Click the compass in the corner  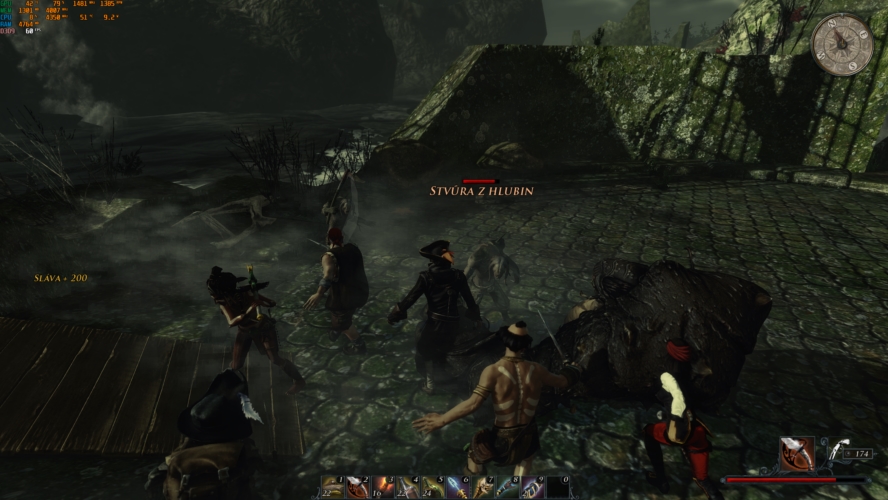click(841, 45)
